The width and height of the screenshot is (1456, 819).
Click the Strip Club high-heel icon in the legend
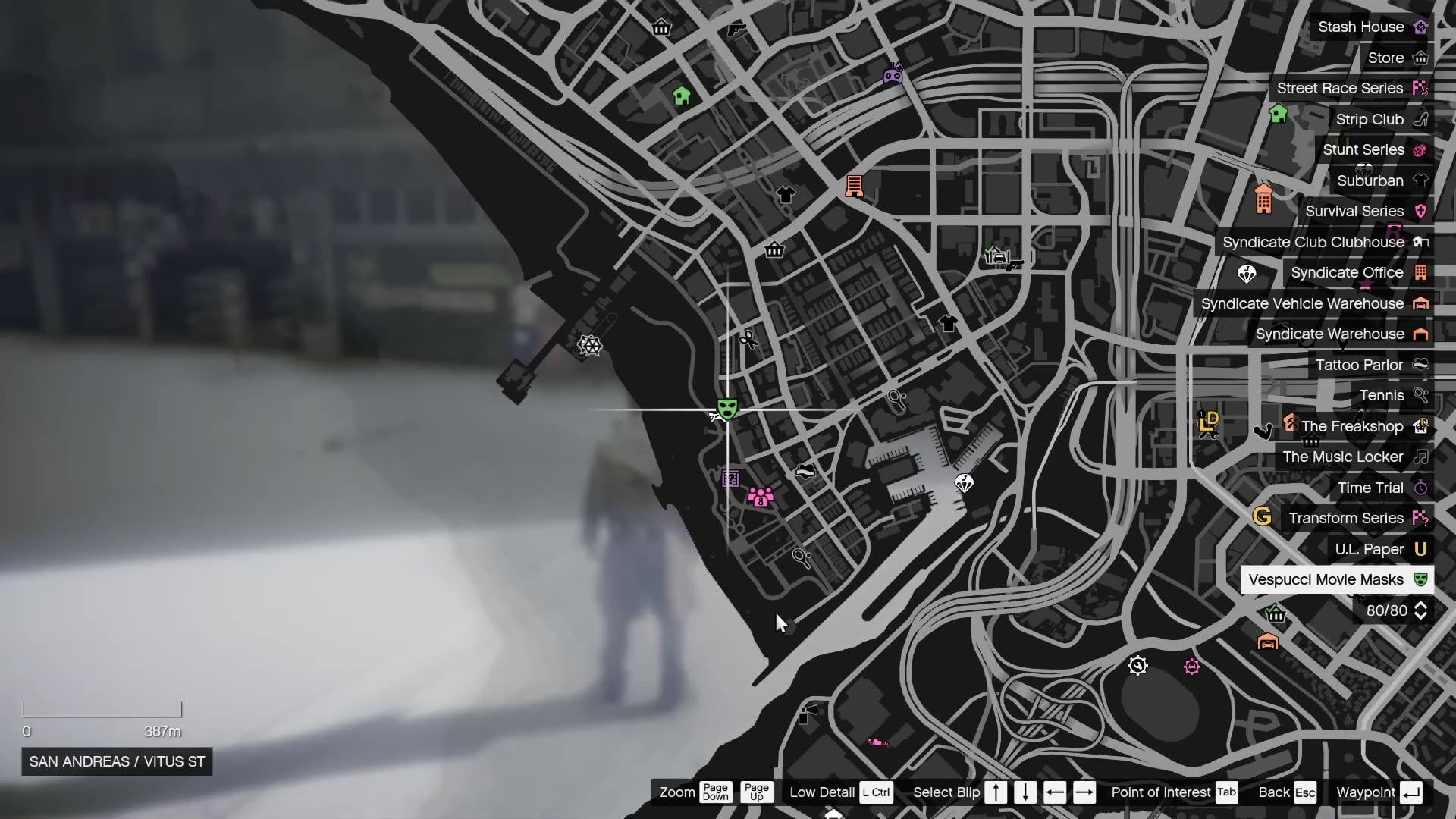click(x=1421, y=119)
